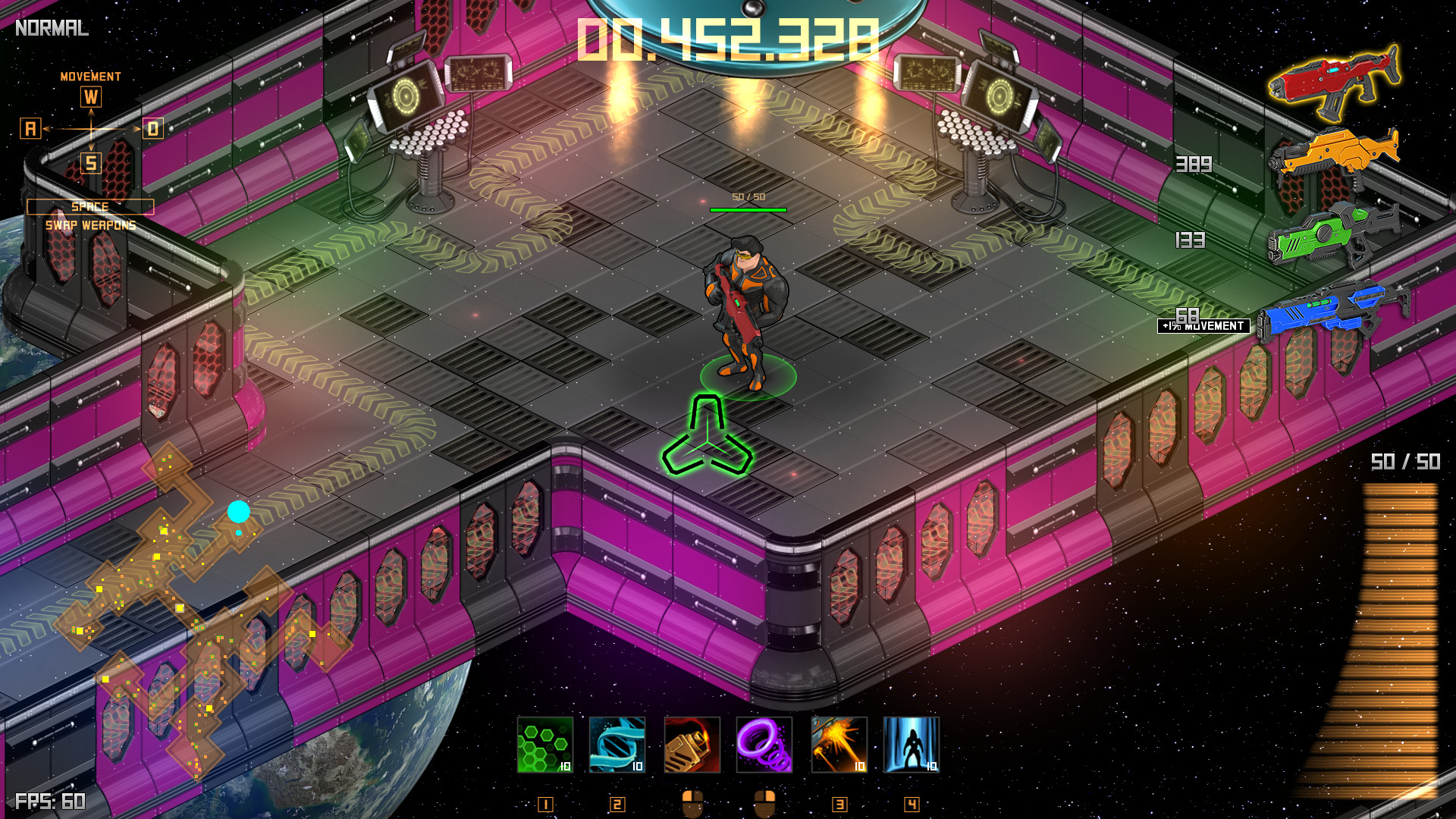Image resolution: width=1456 pixels, height=819 pixels.
Task: Use the blue DNA helix ability
Action: tap(617, 745)
